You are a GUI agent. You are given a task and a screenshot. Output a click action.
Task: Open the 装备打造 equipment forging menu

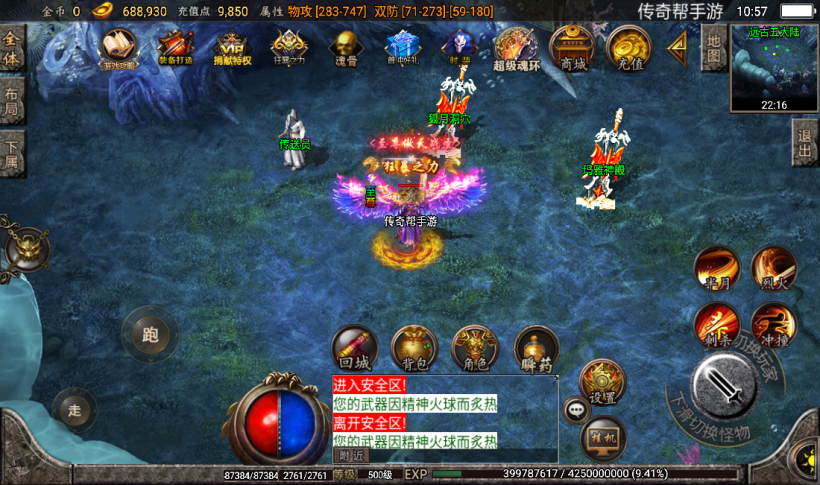tap(175, 46)
